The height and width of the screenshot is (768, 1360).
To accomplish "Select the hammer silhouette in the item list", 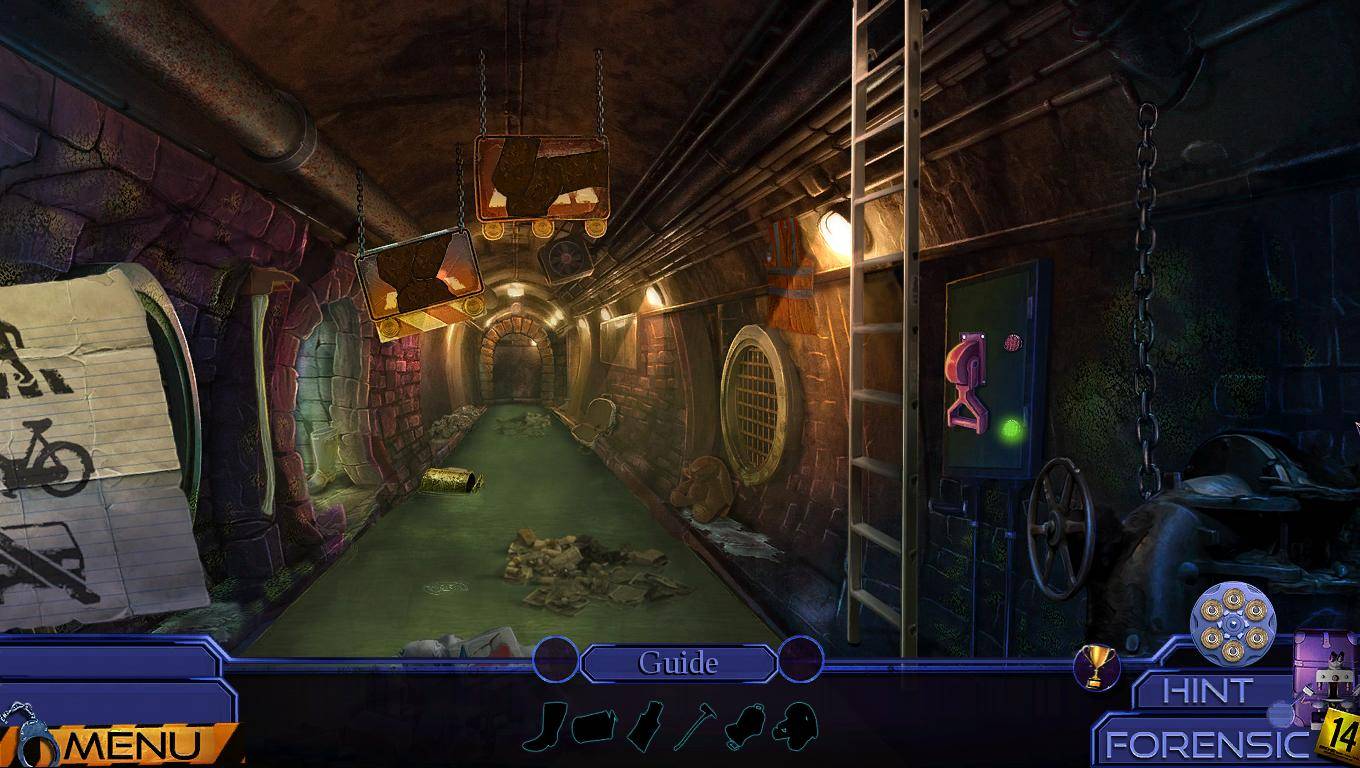I will (x=694, y=726).
